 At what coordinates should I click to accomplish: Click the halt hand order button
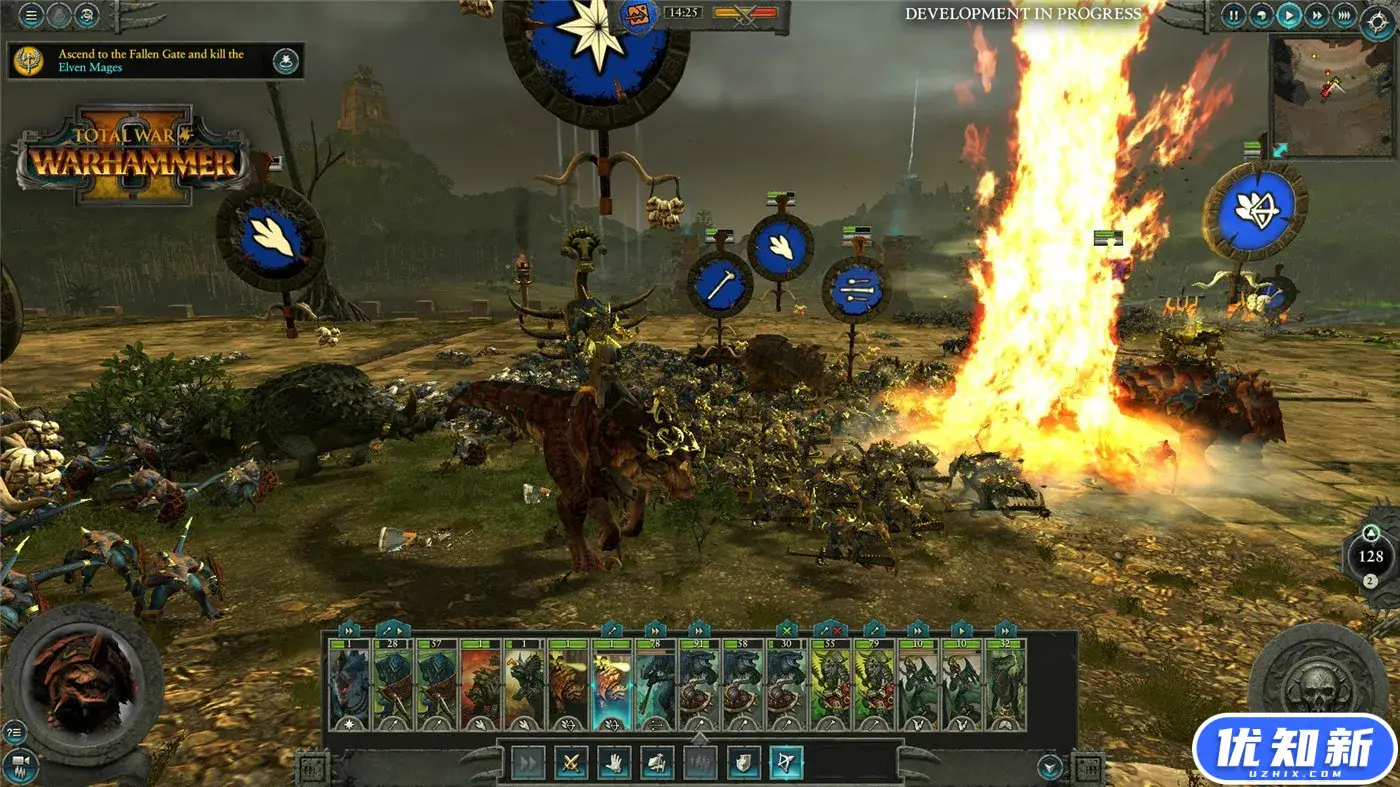[x=613, y=763]
